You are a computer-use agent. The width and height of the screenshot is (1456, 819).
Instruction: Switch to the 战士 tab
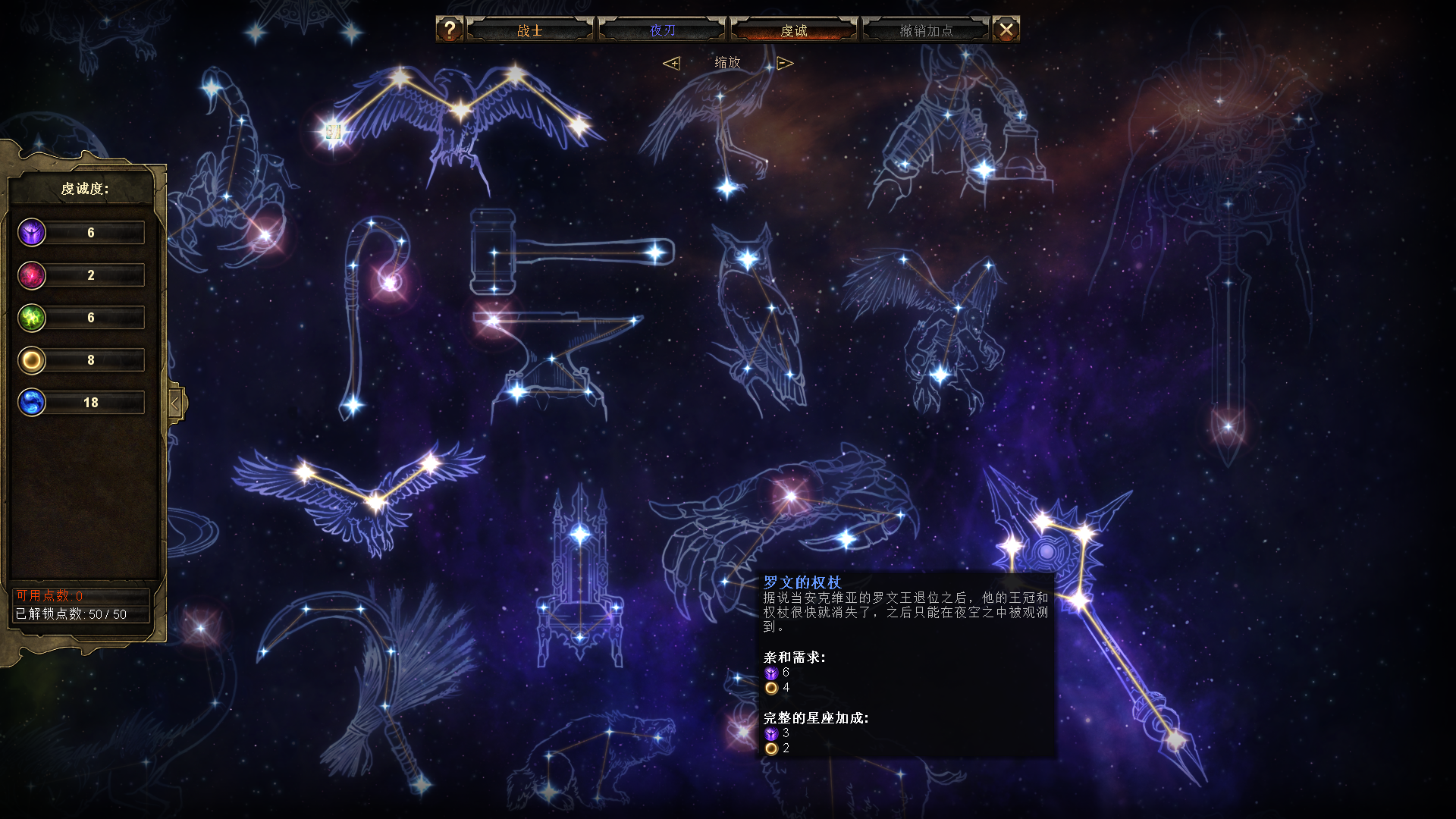tap(530, 30)
